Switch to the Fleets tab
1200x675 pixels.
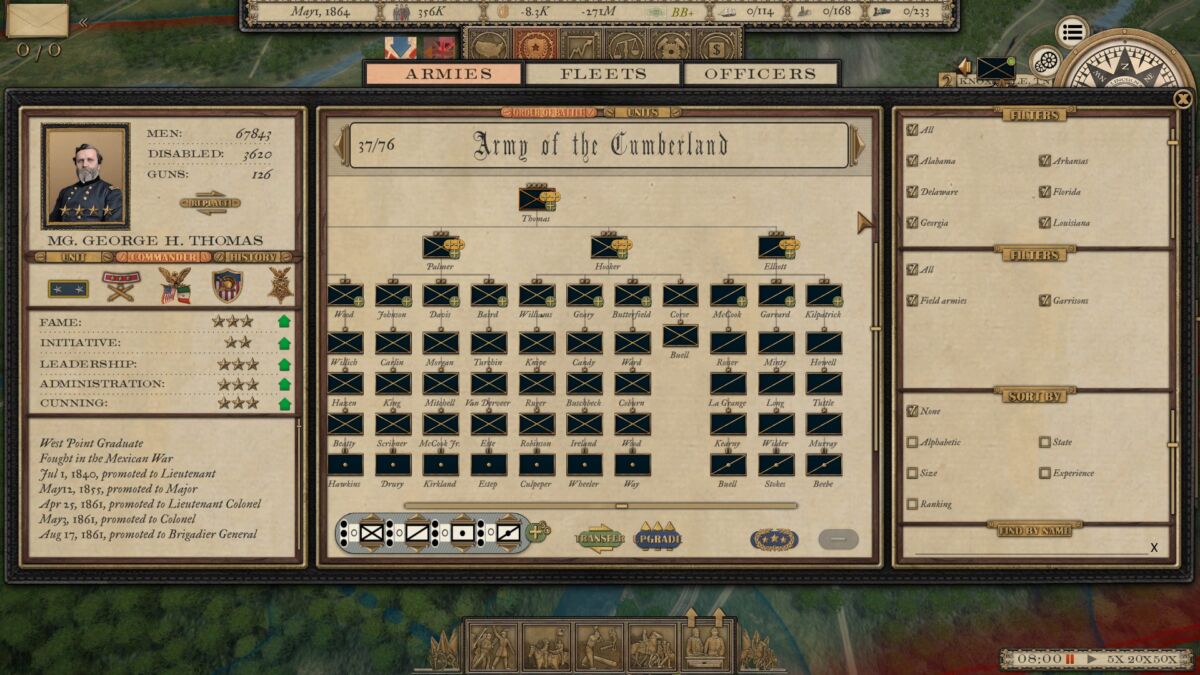coord(603,74)
